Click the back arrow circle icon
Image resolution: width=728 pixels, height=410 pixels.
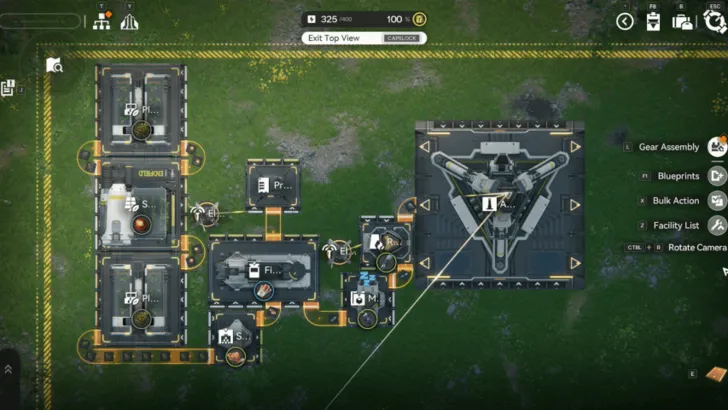coord(625,21)
